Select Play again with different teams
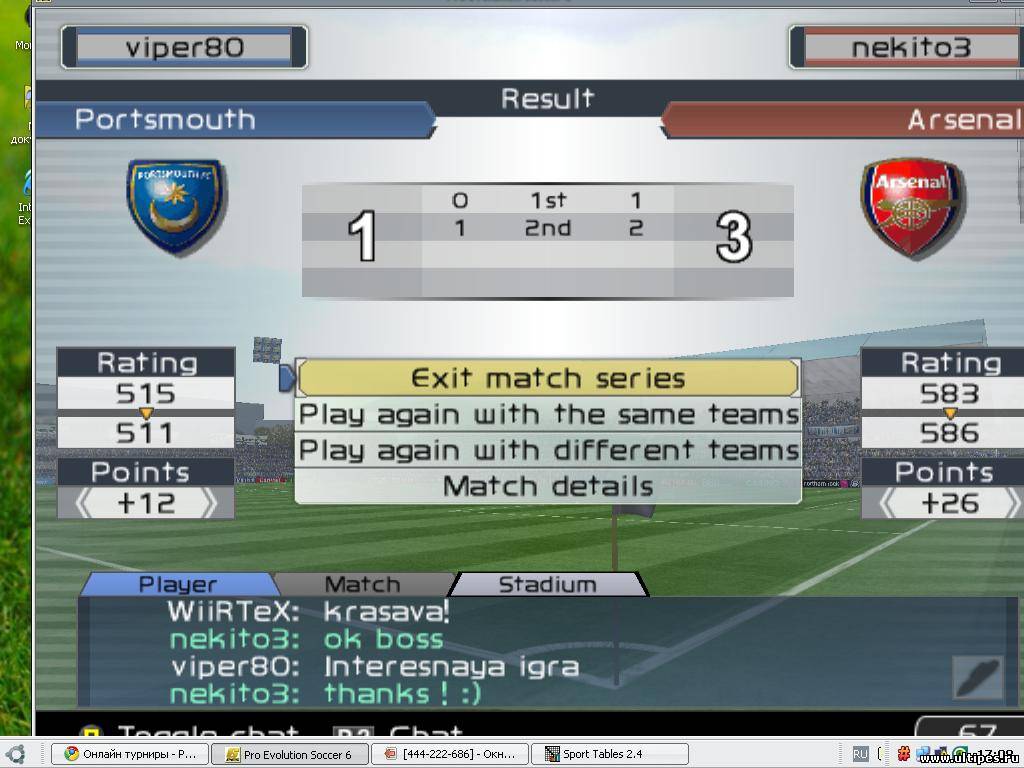The width and height of the screenshot is (1024, 768). pos(548,450)
